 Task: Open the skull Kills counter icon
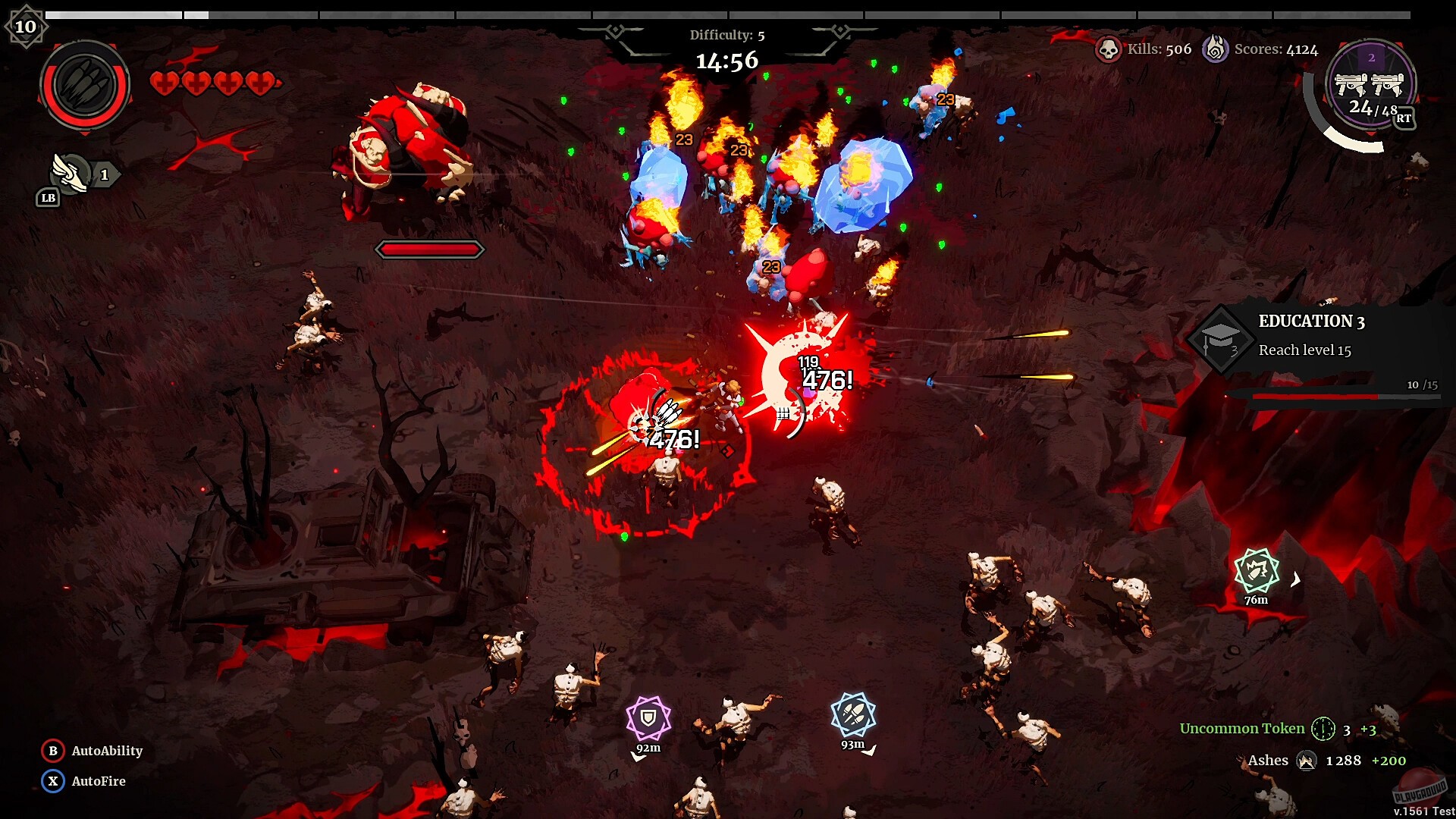point(1109,49)
